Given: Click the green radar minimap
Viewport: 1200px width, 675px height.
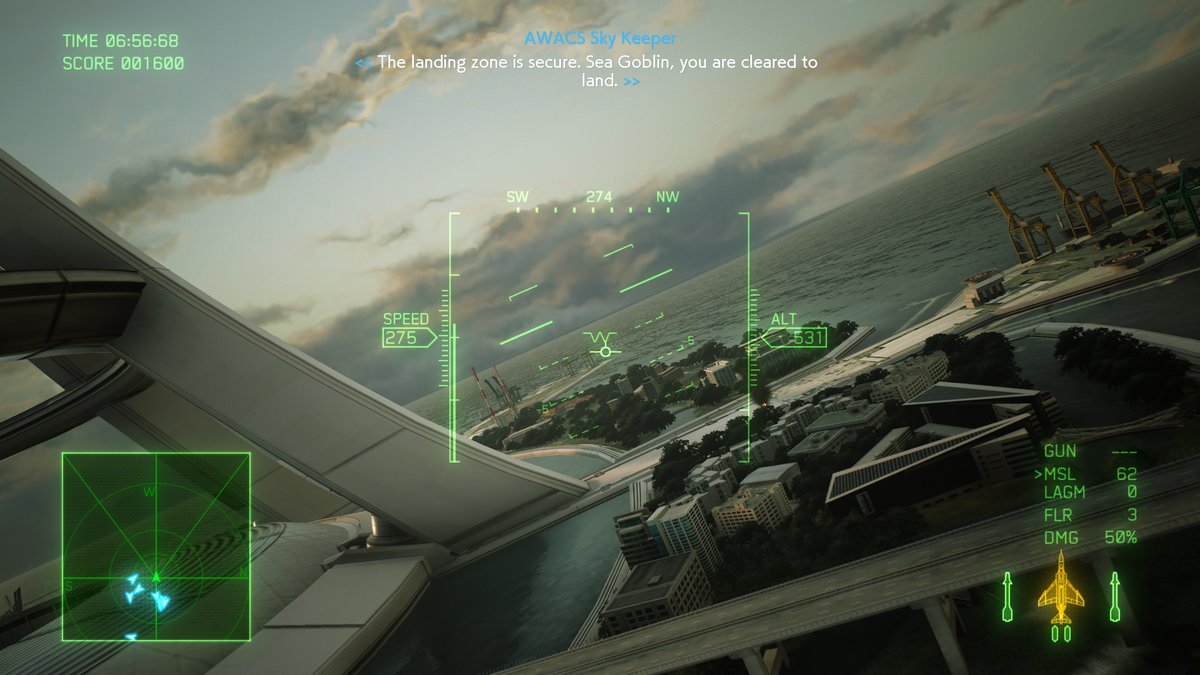Looking at the screenshot, I should click(x=156, y=546).
